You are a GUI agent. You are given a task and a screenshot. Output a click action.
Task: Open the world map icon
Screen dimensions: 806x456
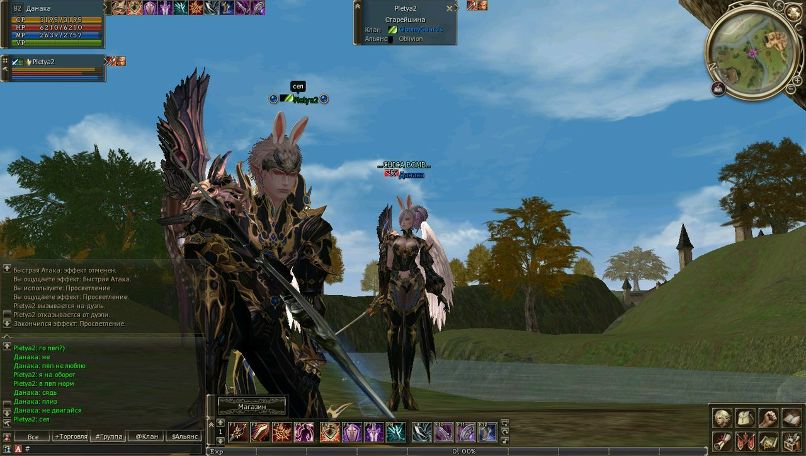point(768,440)
